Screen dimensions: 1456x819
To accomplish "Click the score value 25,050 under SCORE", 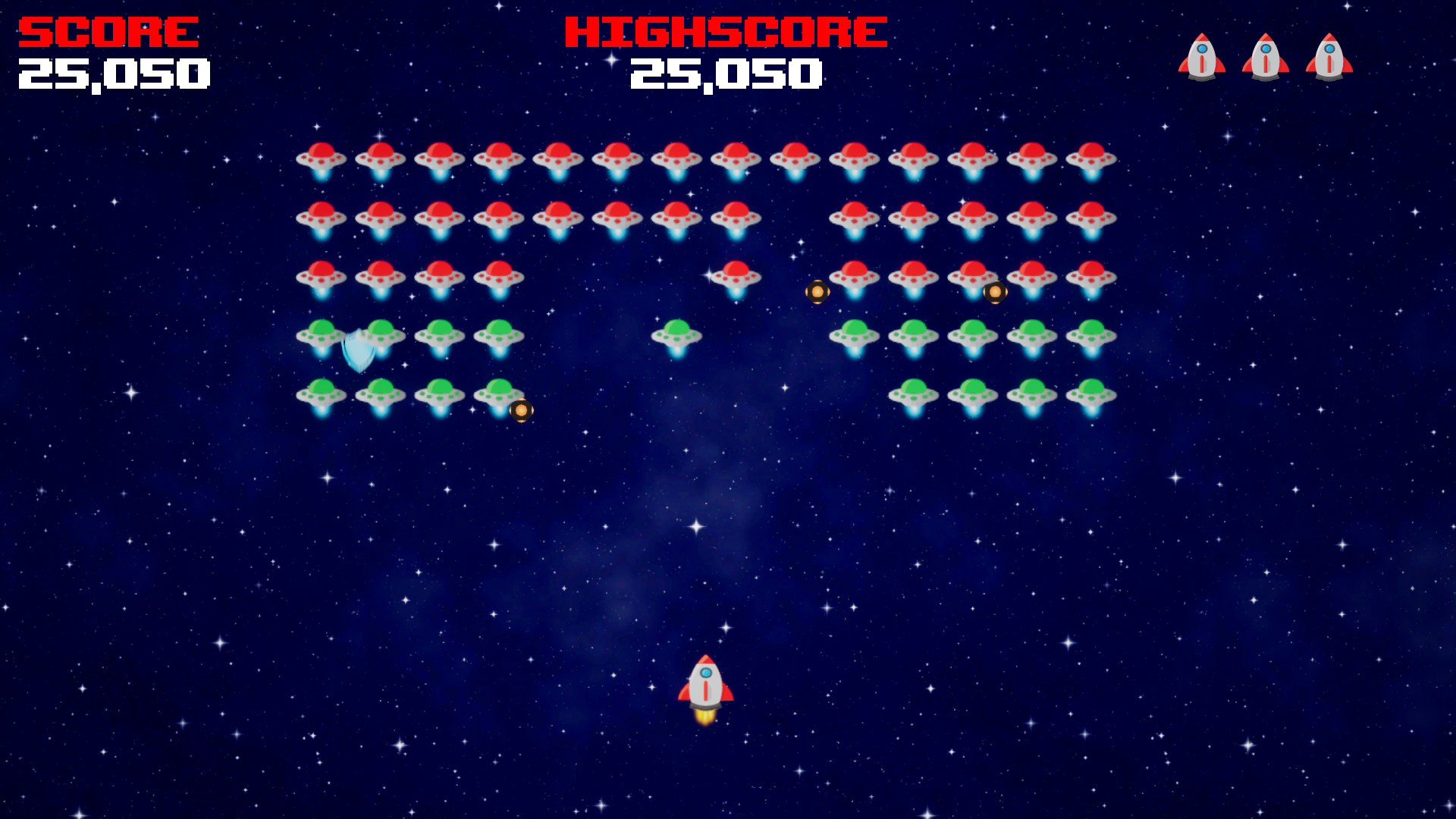I will point(114,74).
